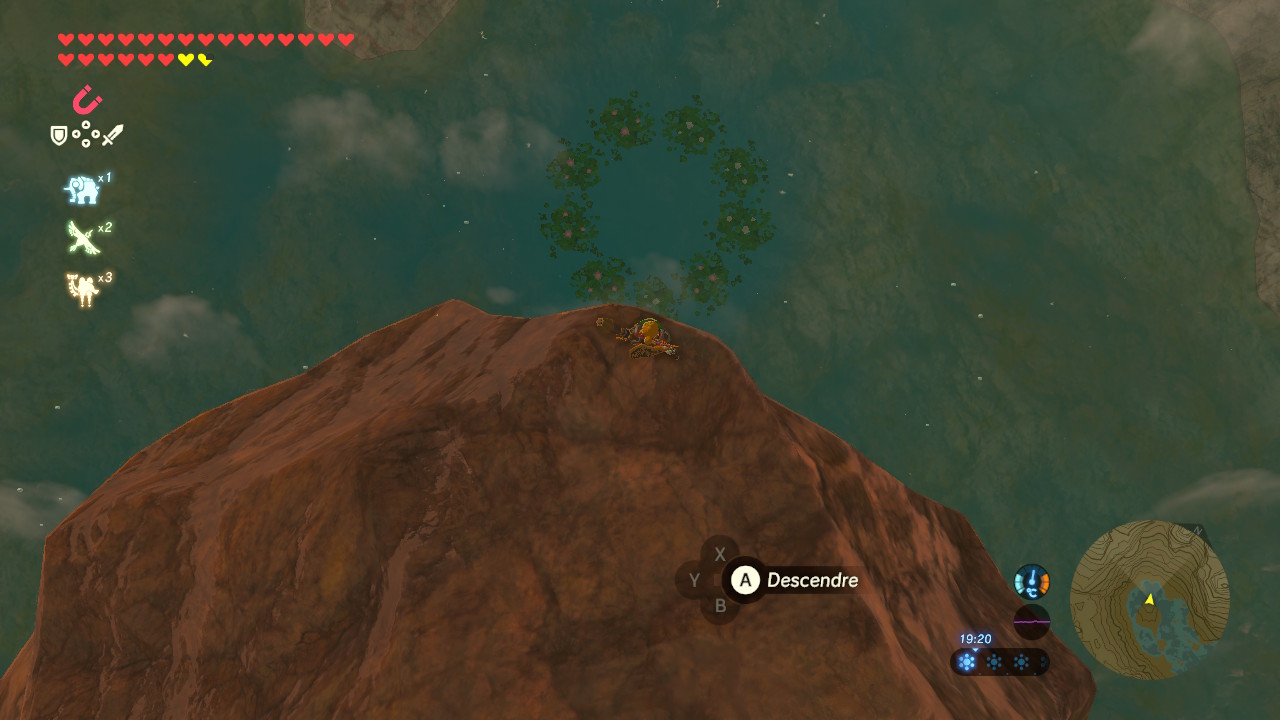Click the shield equipment icon
Screen dimensions: 1280x720
click(59, 135)
